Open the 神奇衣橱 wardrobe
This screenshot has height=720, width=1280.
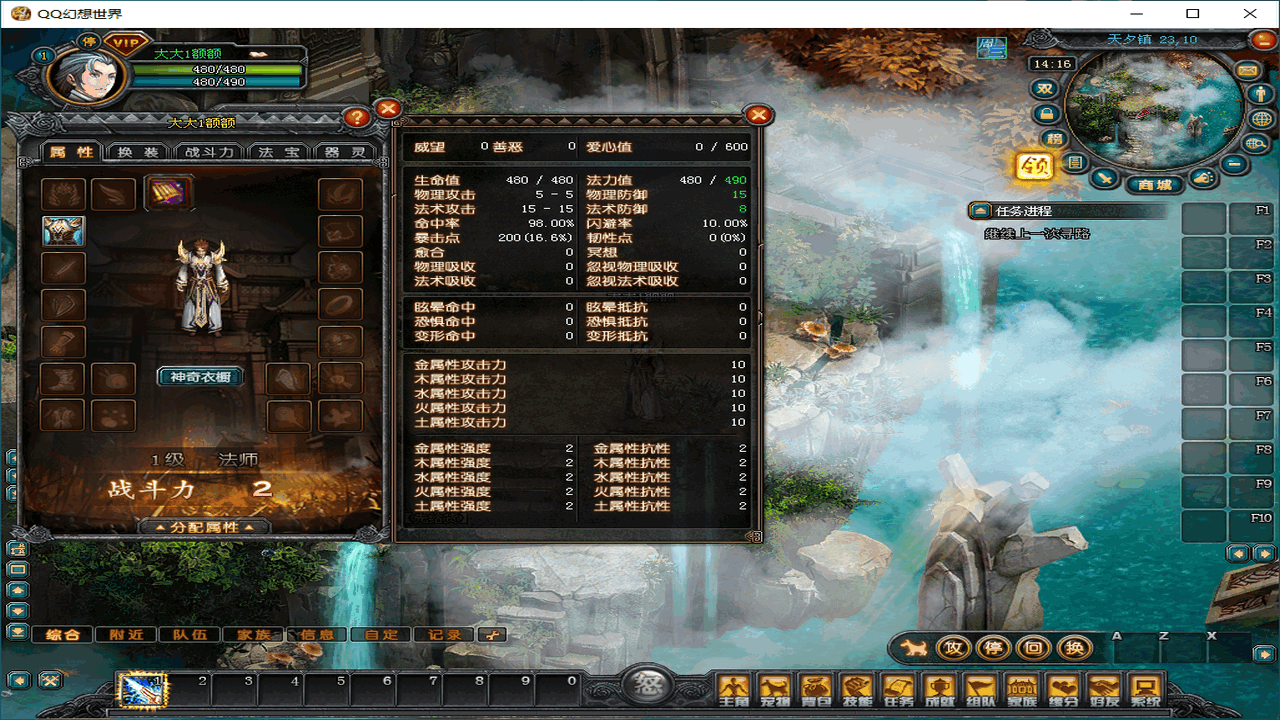[x=200, y=377]
